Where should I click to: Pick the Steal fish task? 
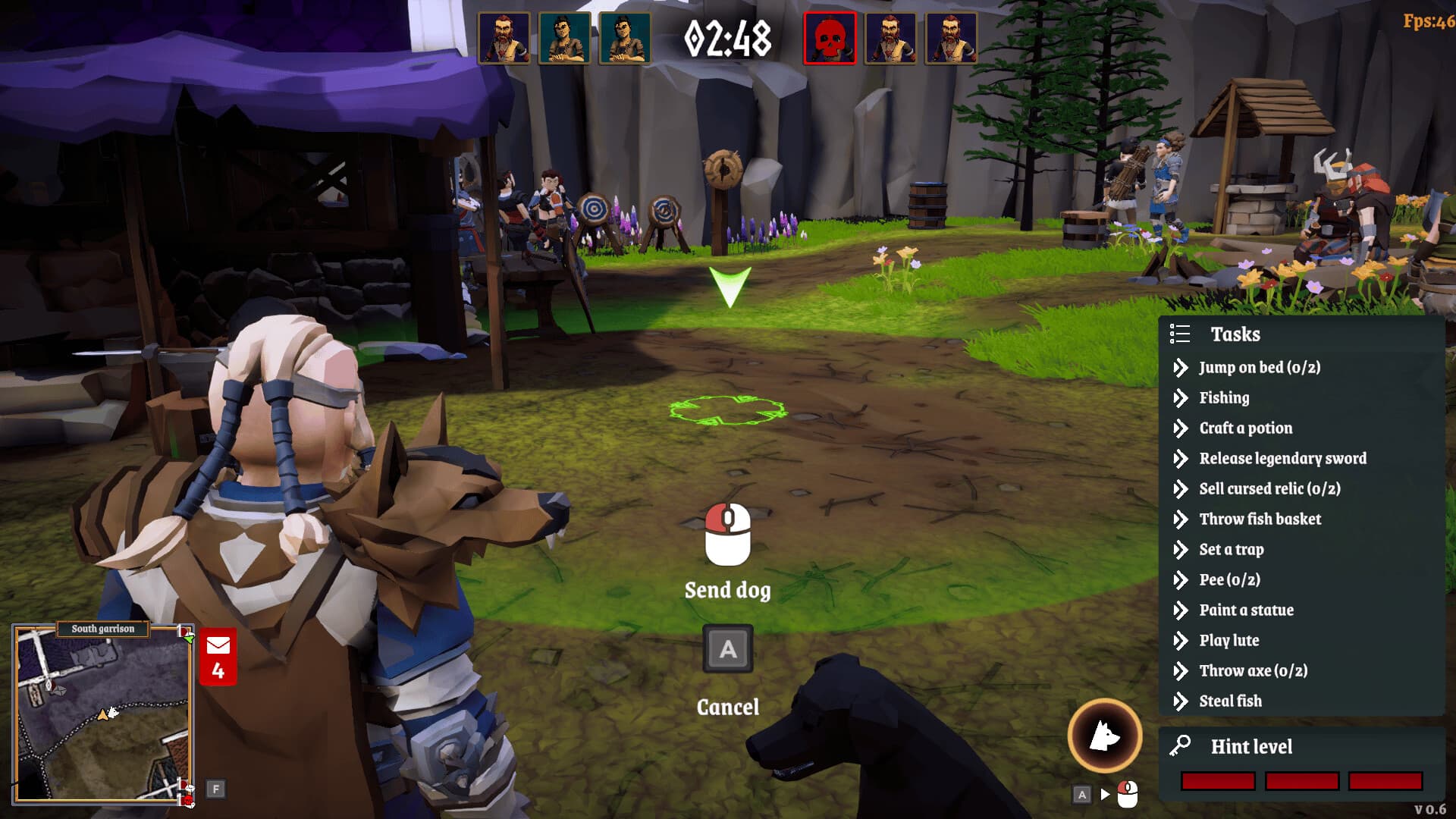(1230, 701)
